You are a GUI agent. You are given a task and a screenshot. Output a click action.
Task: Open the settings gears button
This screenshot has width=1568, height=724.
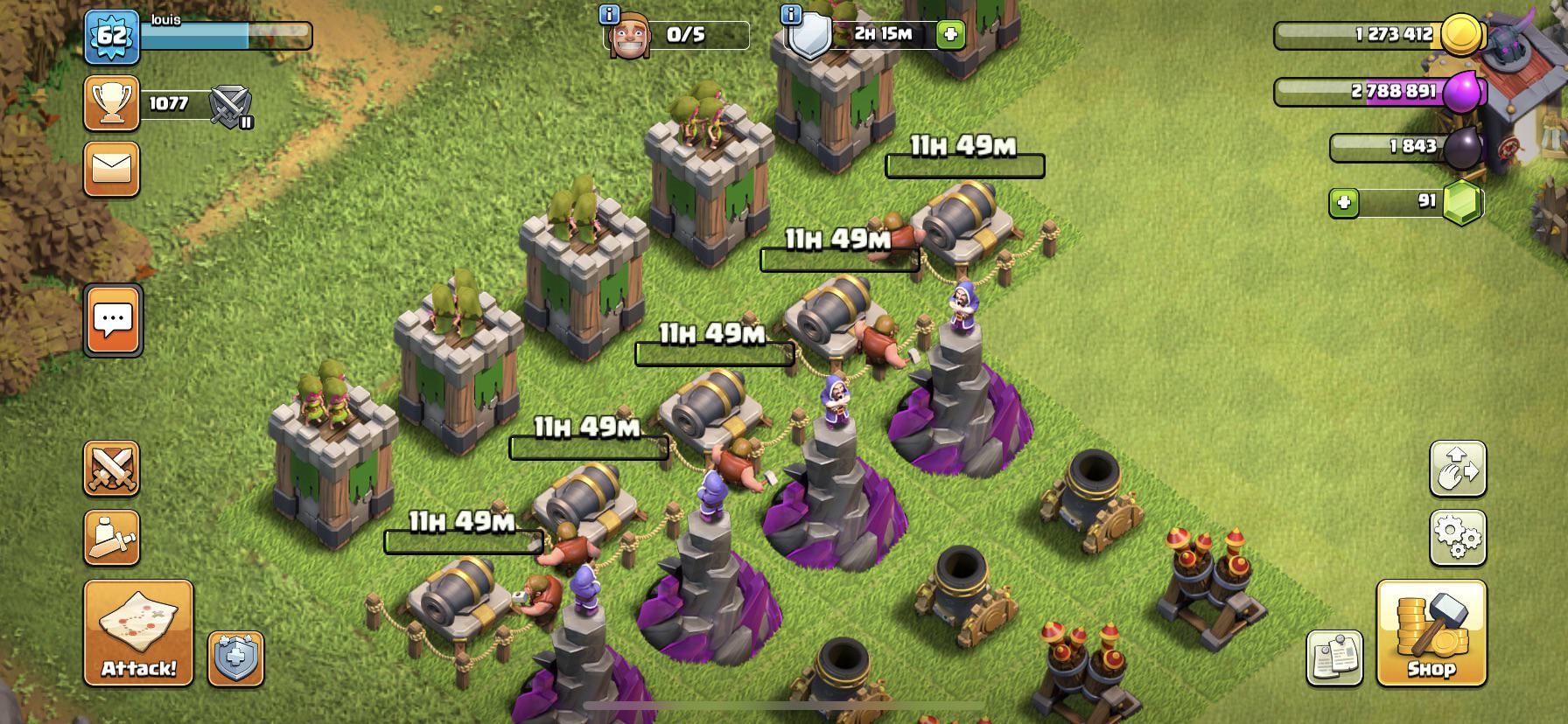tap(1458, 538)
